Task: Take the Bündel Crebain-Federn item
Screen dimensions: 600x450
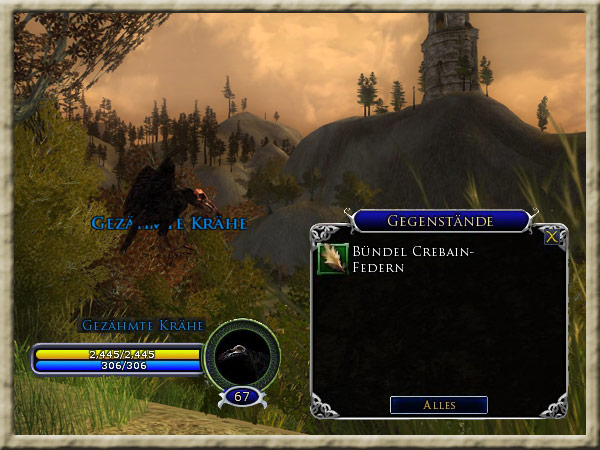Action: pos(333,258)
